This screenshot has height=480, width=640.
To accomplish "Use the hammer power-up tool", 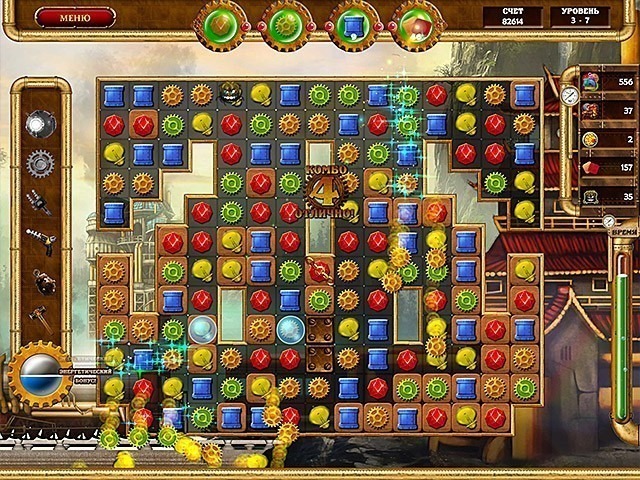I will click(39, 319).
